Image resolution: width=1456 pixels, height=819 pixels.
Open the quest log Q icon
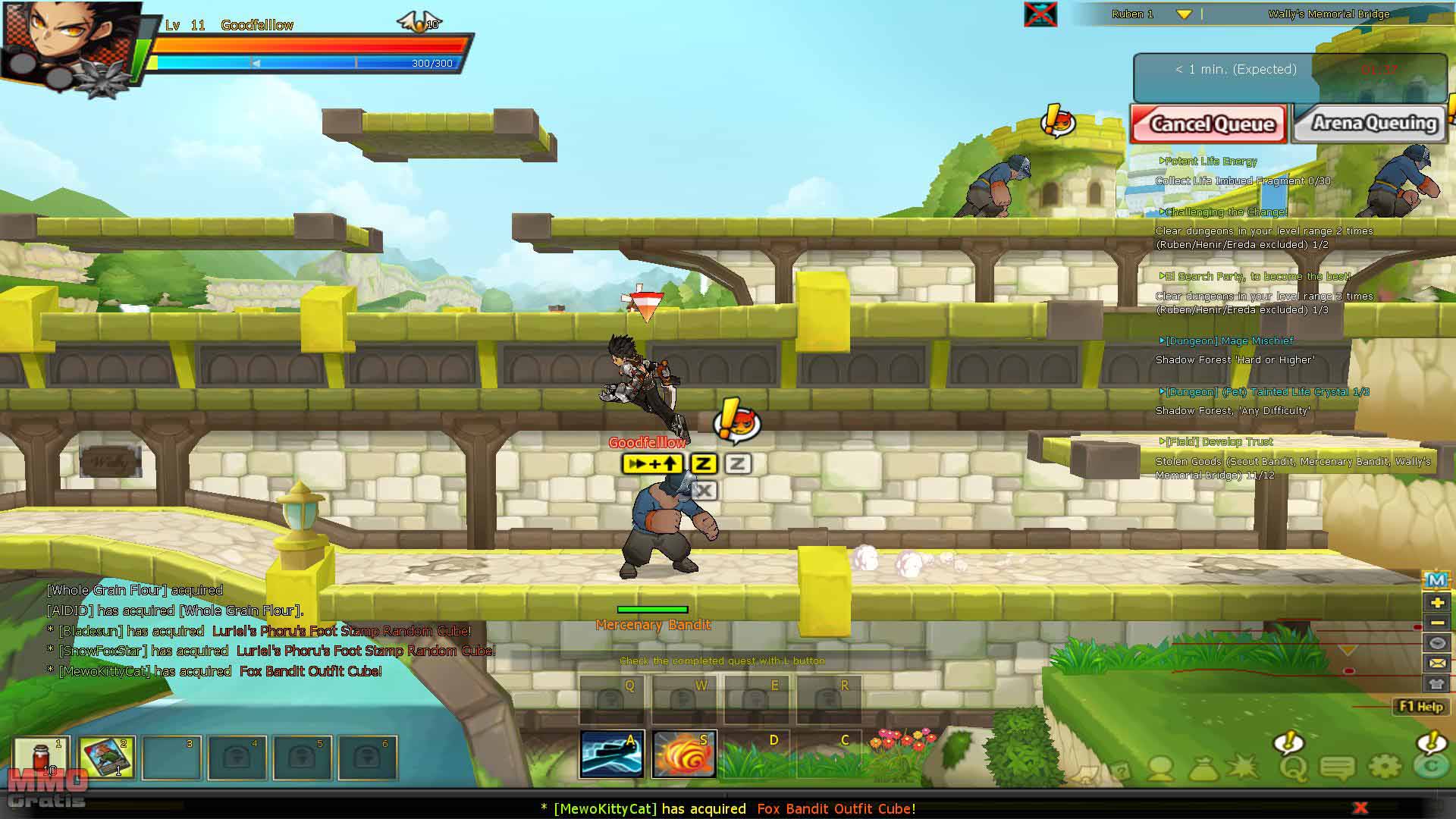tap(1292, 768)
